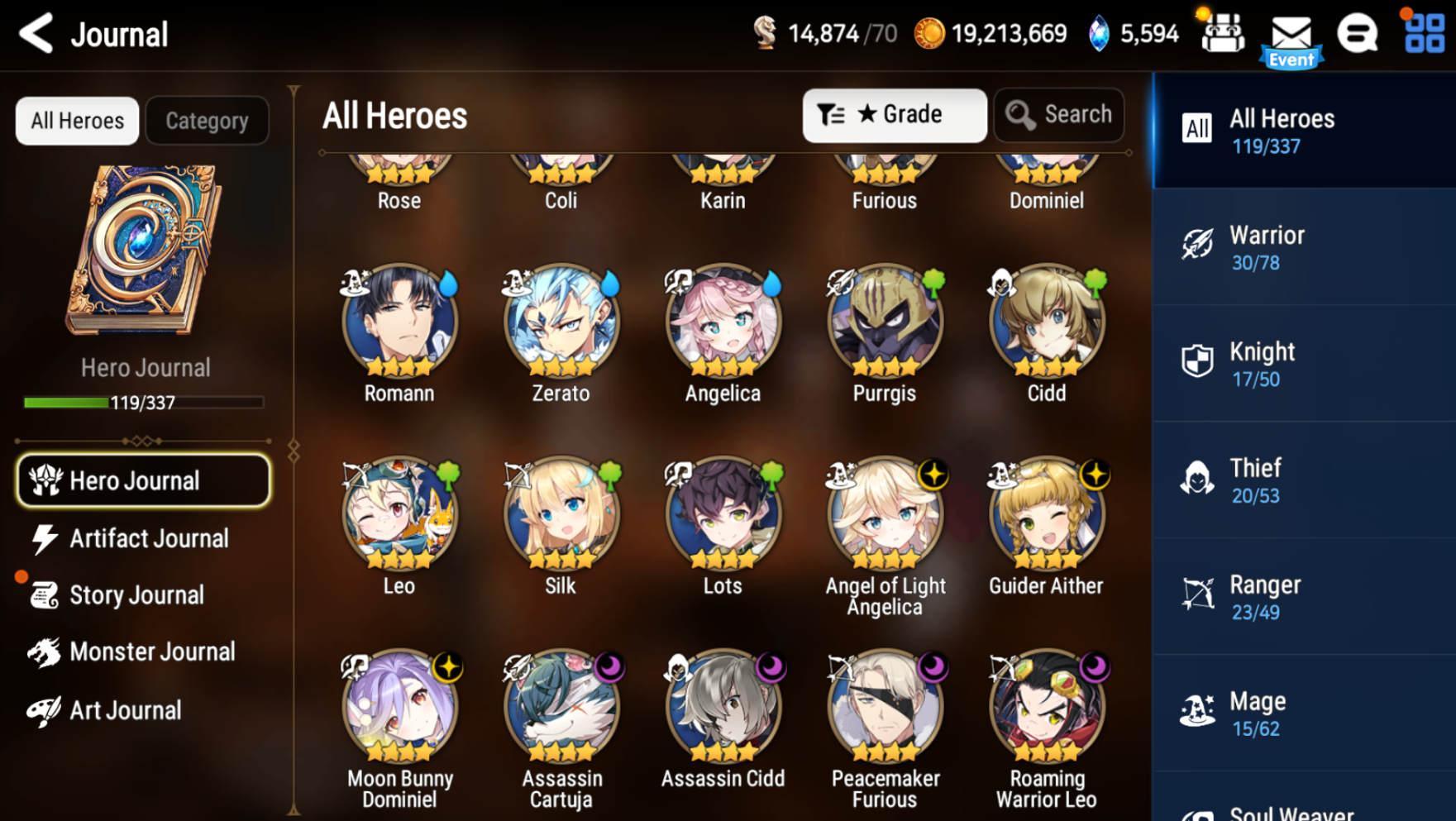1456x821 pixels.
Task: Open the chat bubble icon
Action: click(1357, 35)
